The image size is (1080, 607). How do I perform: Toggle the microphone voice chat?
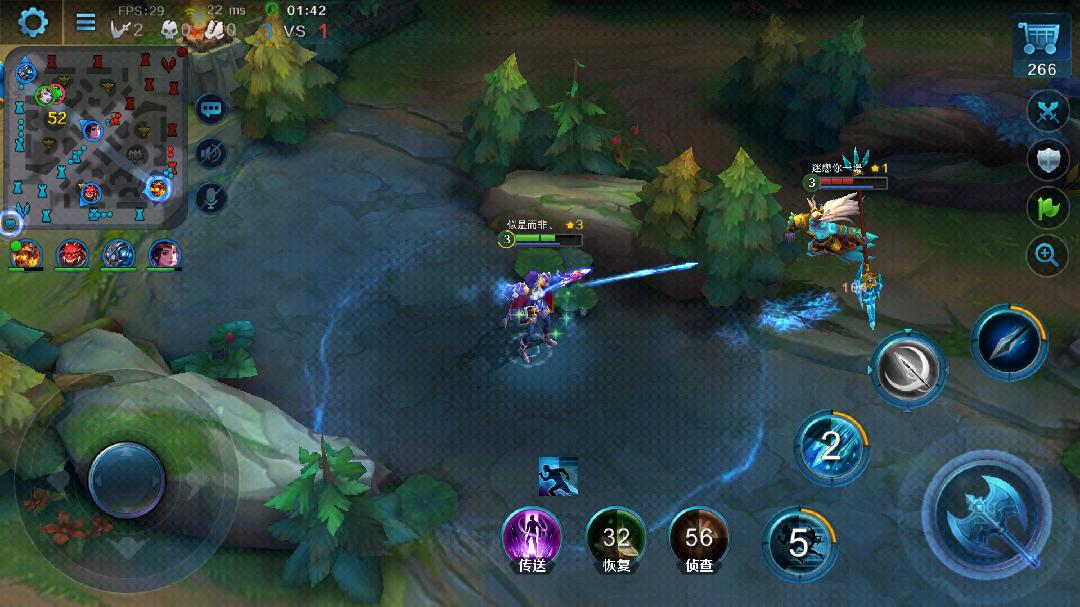(x=211, y=198)
